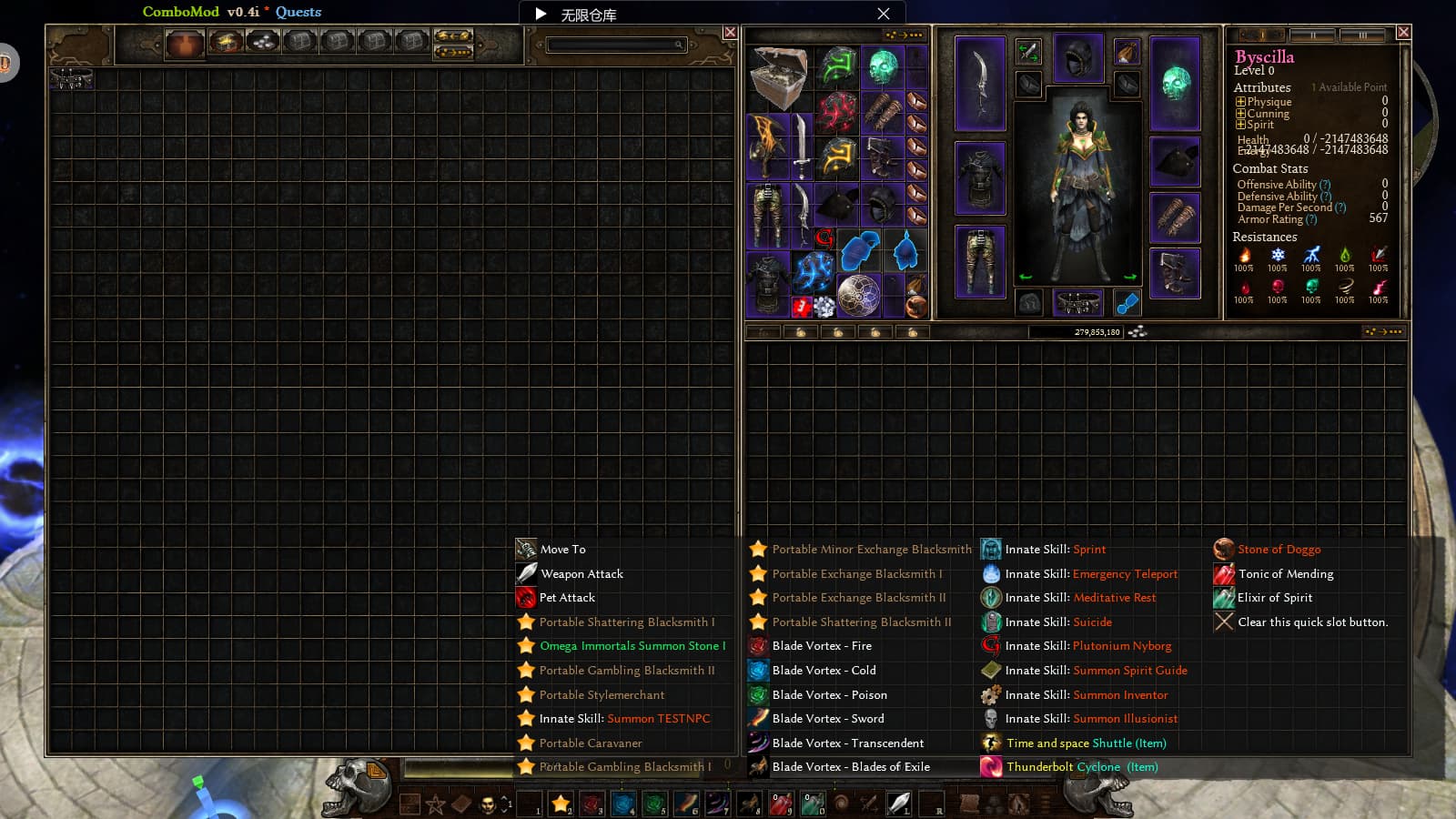Close the stash window
Screen dimensions: 1456x819
point(730,33)
